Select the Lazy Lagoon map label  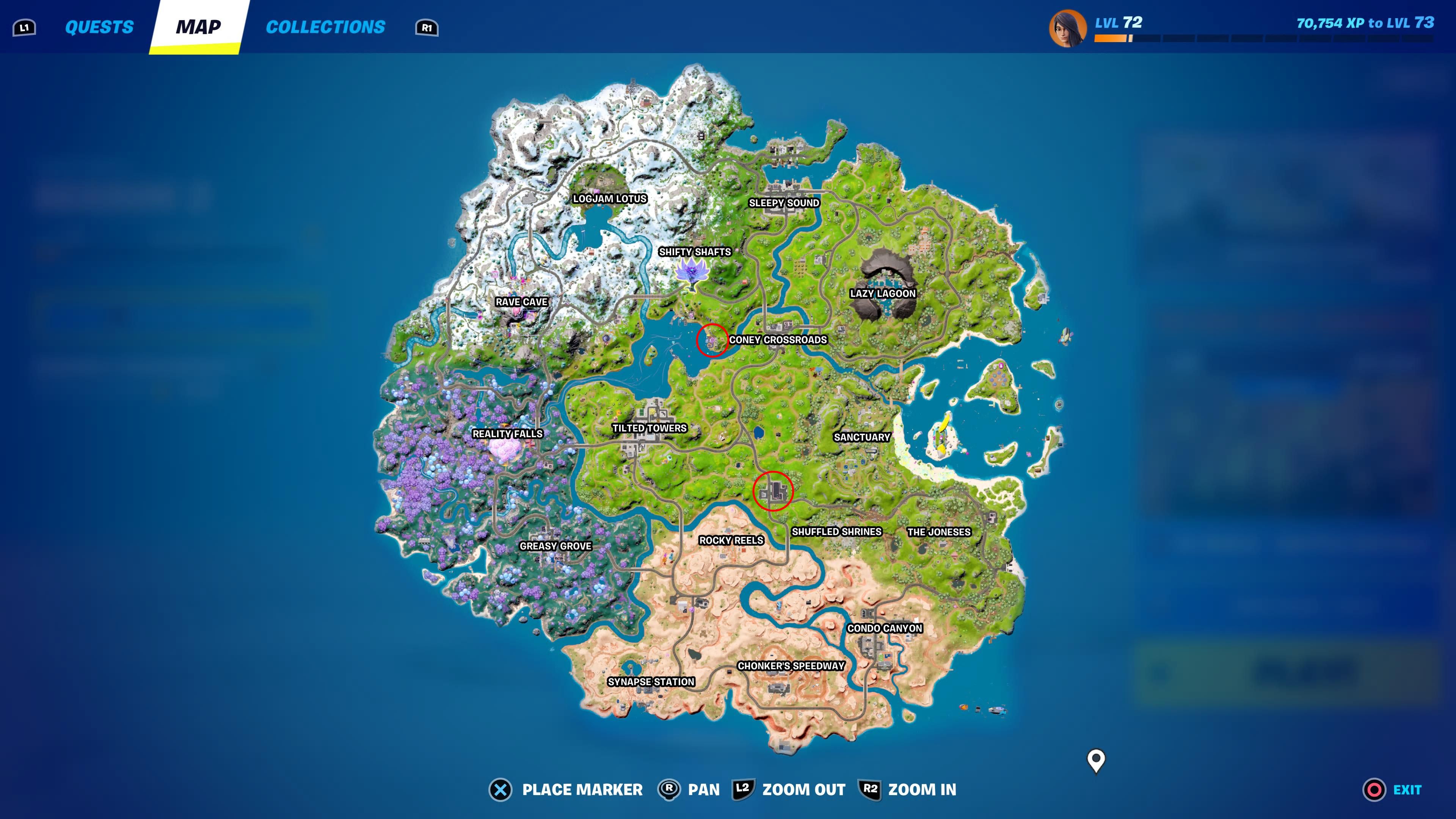(883, 293)
